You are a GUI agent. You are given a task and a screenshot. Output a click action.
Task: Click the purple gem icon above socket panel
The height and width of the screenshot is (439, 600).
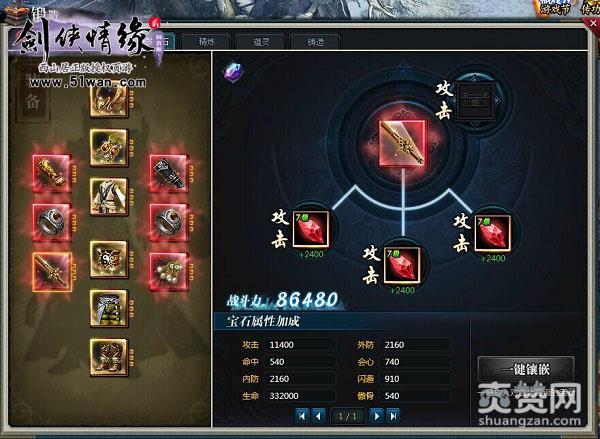[232, 71]
